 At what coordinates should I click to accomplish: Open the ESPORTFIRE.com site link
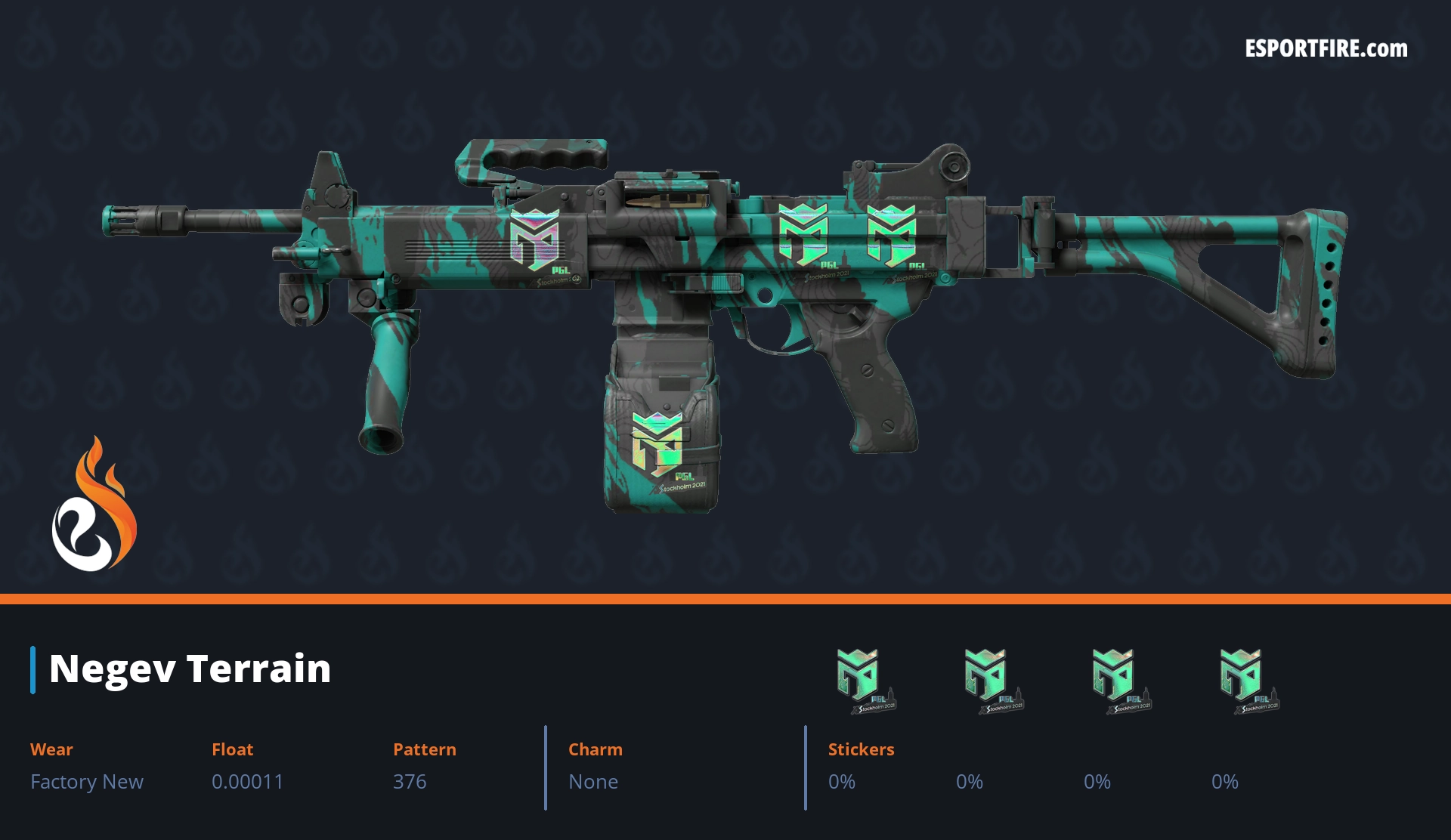pyautogui.click(x=1326, y=49)
